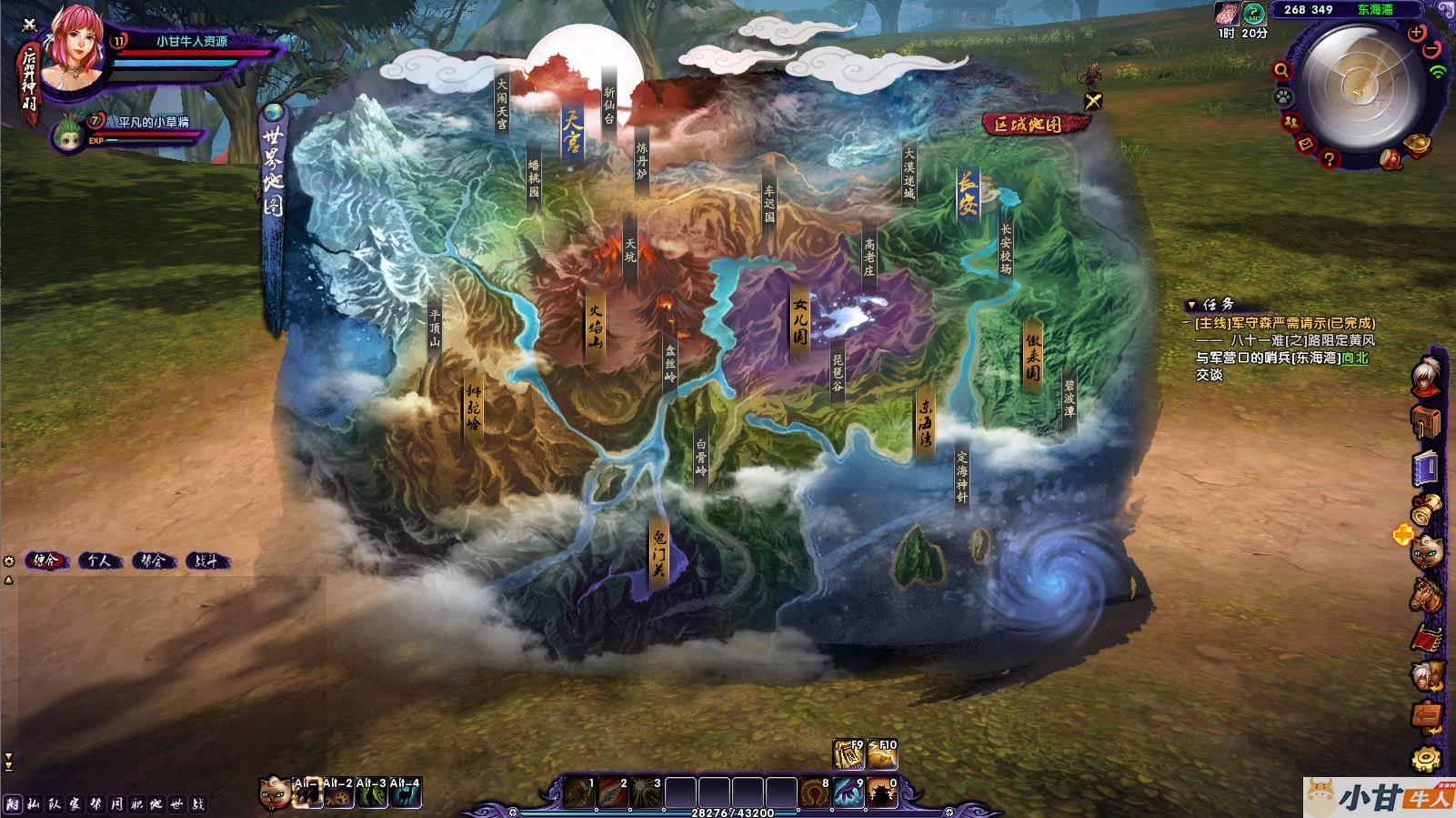Close the world map window
Viewport: 1456px width, 818px height.
point(1092,102)
